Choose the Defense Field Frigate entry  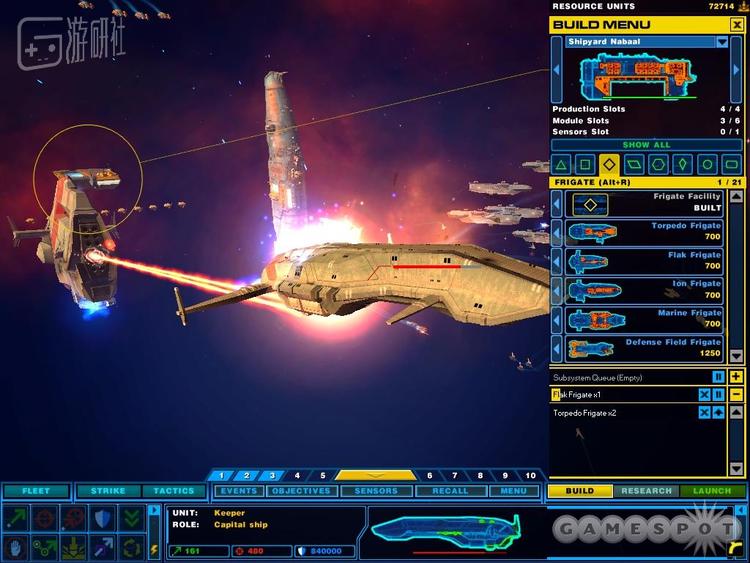coord(648,347)
